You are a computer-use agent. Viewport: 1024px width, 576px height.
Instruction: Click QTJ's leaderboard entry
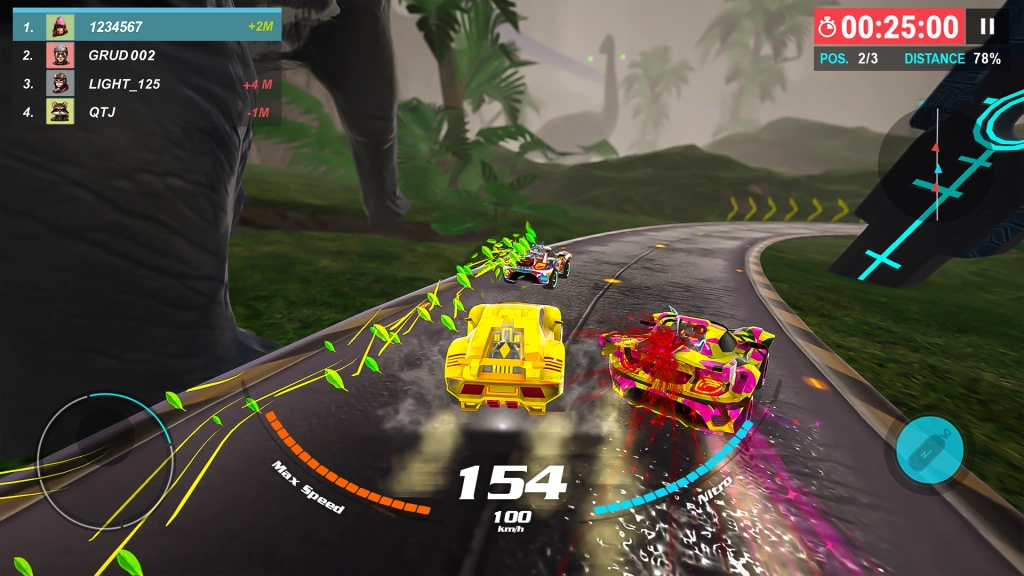pos(147,112)
